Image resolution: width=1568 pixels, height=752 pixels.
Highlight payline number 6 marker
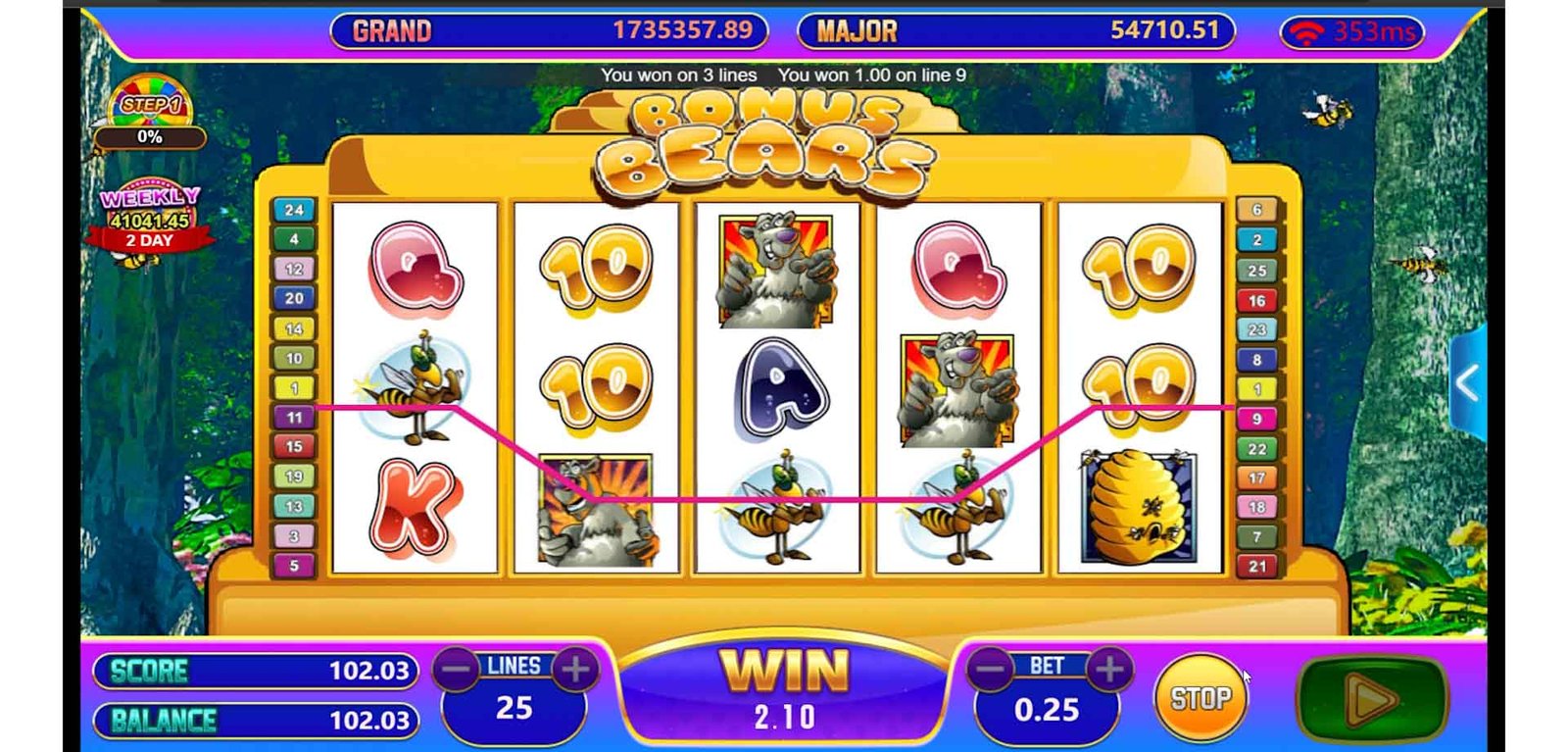tap(1256, 209)
